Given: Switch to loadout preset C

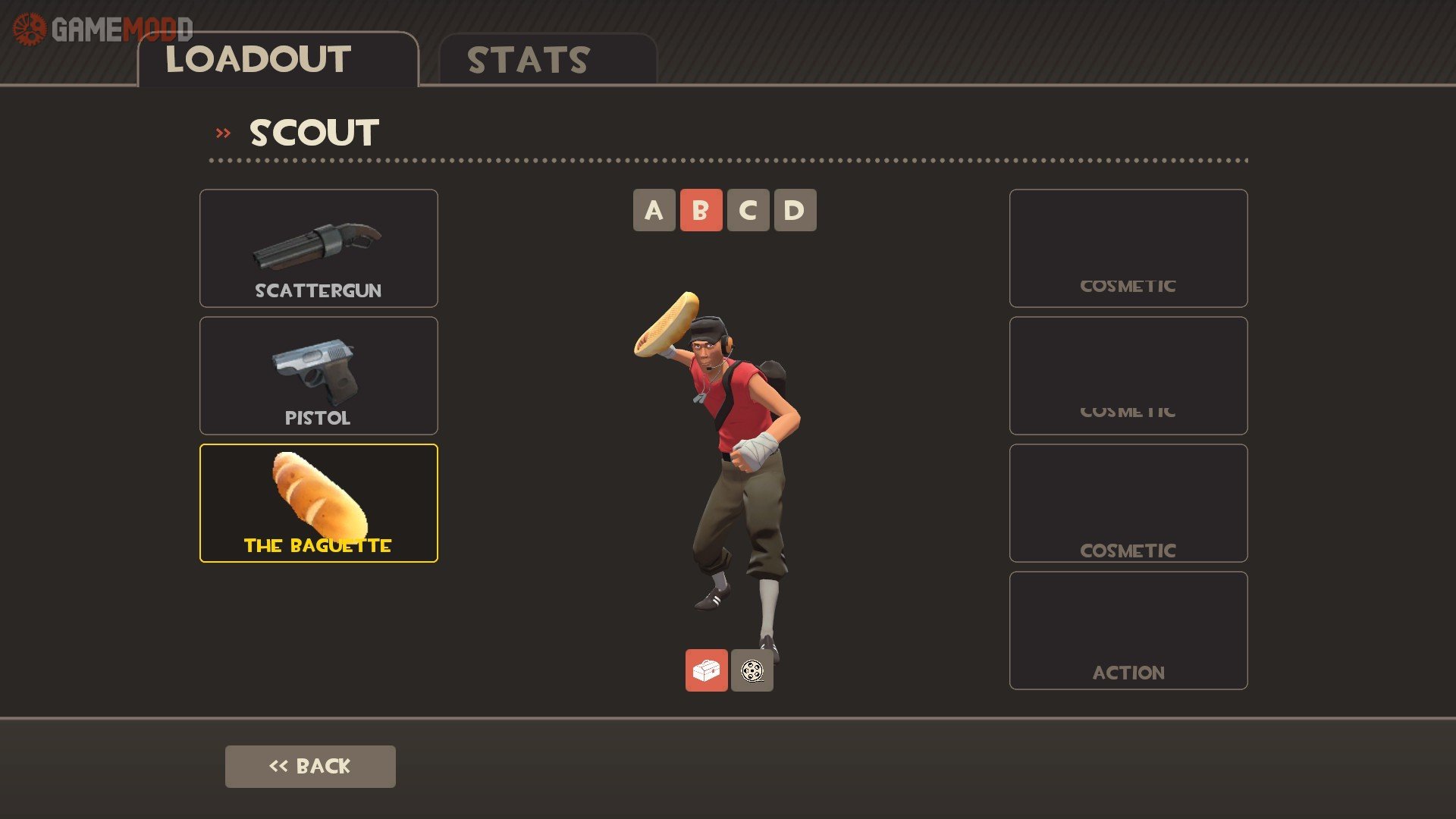Looking at the screenshot, I should coord(748,210).
